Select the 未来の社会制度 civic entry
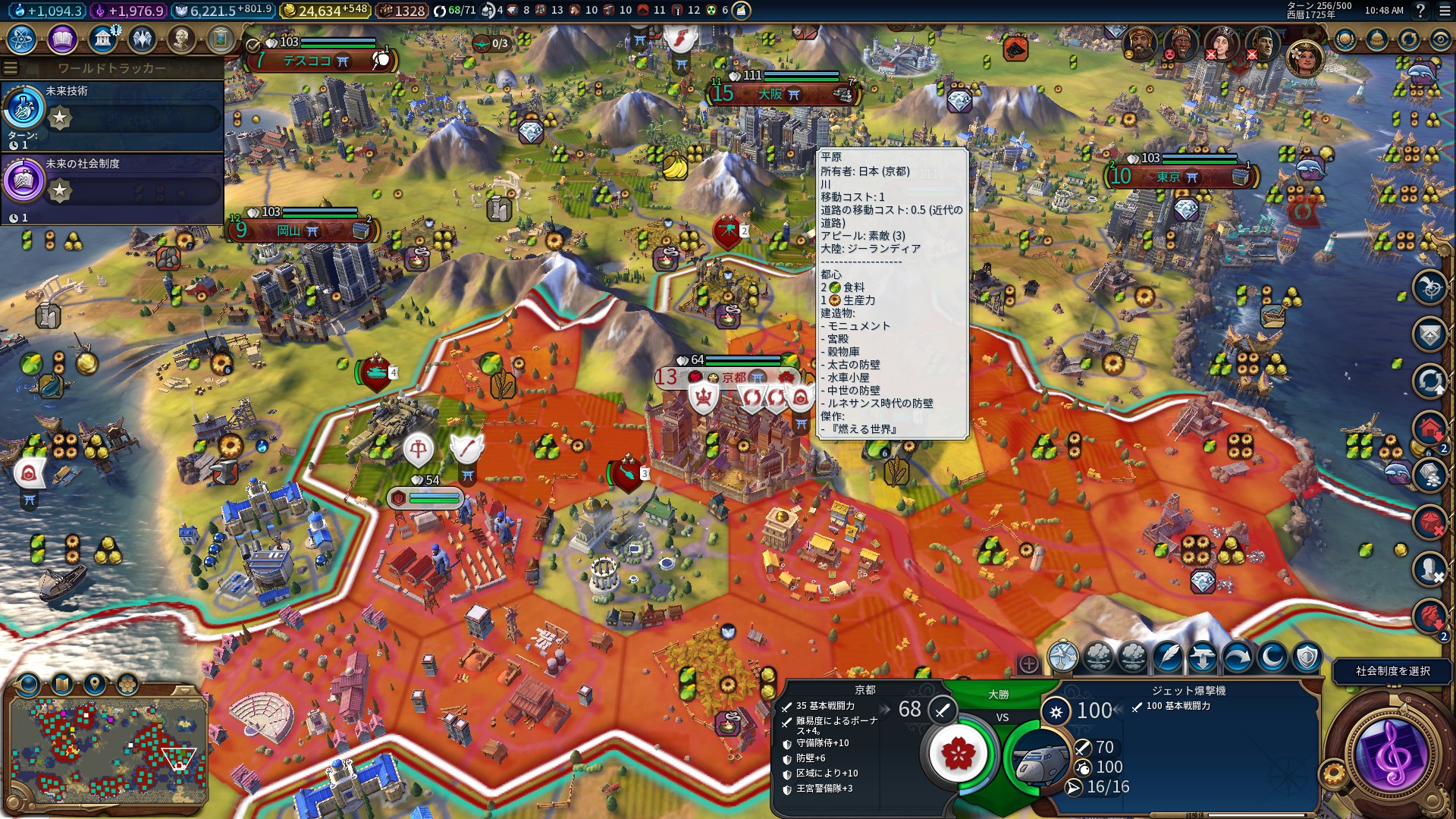The width and height of the screenshot is (1456, 819). pos(112,187)
